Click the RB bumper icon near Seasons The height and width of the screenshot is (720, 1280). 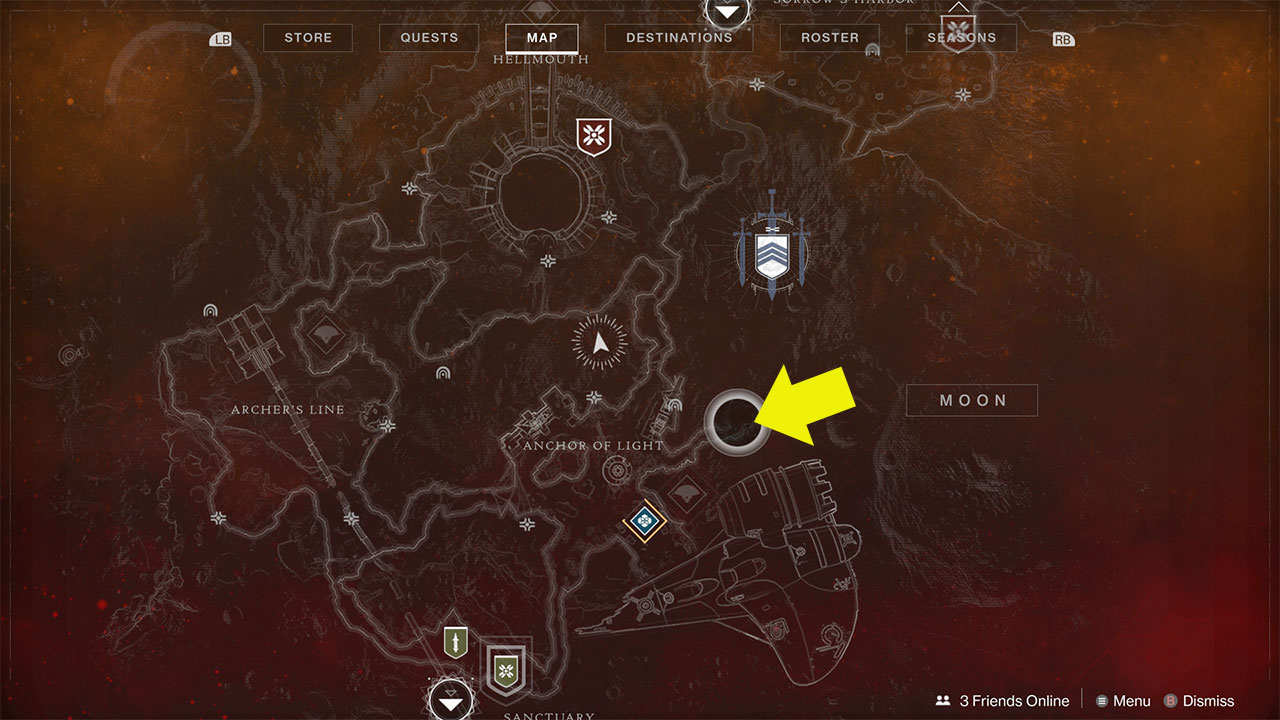coord(1063,38)
